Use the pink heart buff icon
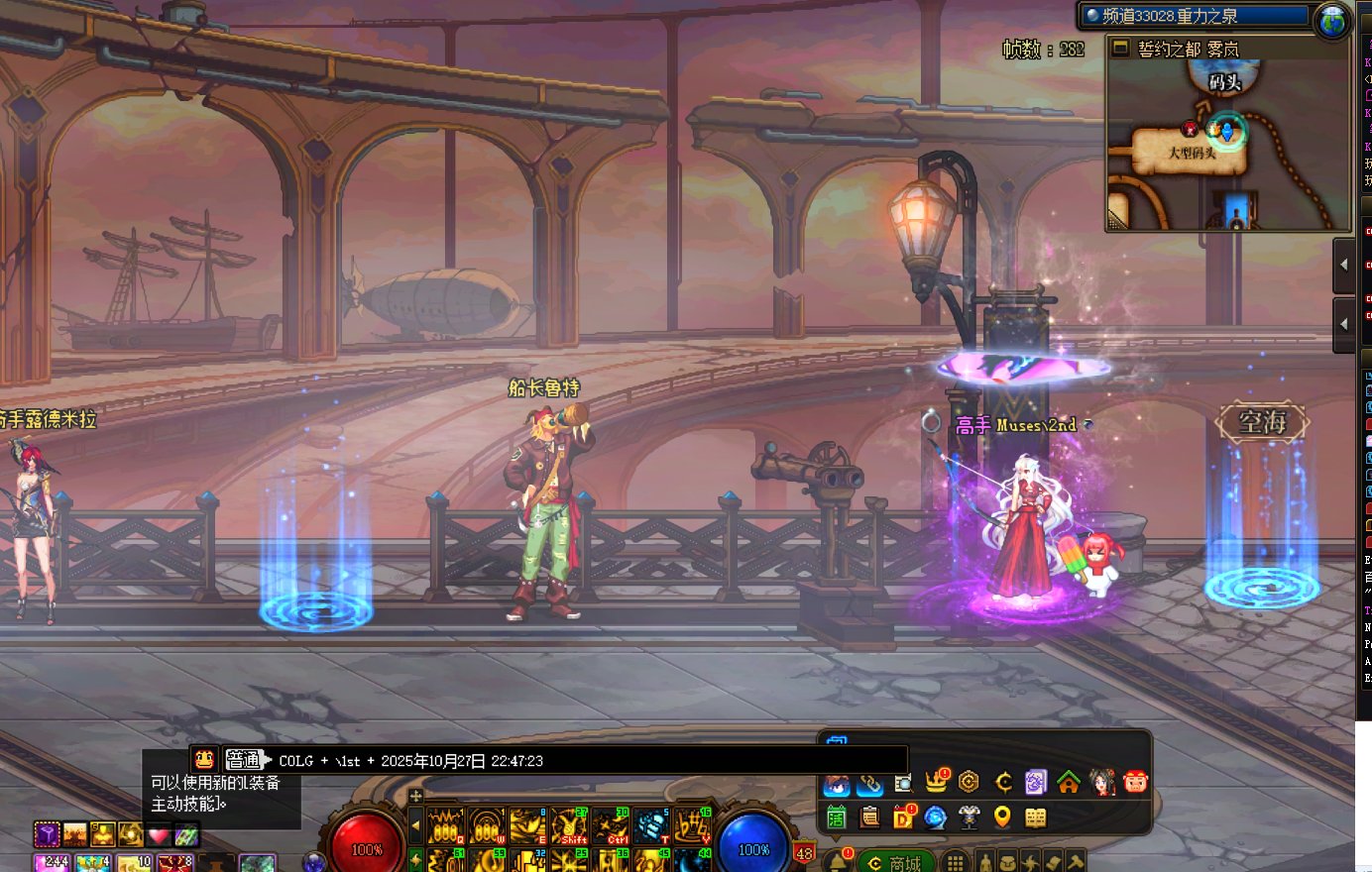The image size is (1372, 872). pyautogui.click(x=159, y=835)
